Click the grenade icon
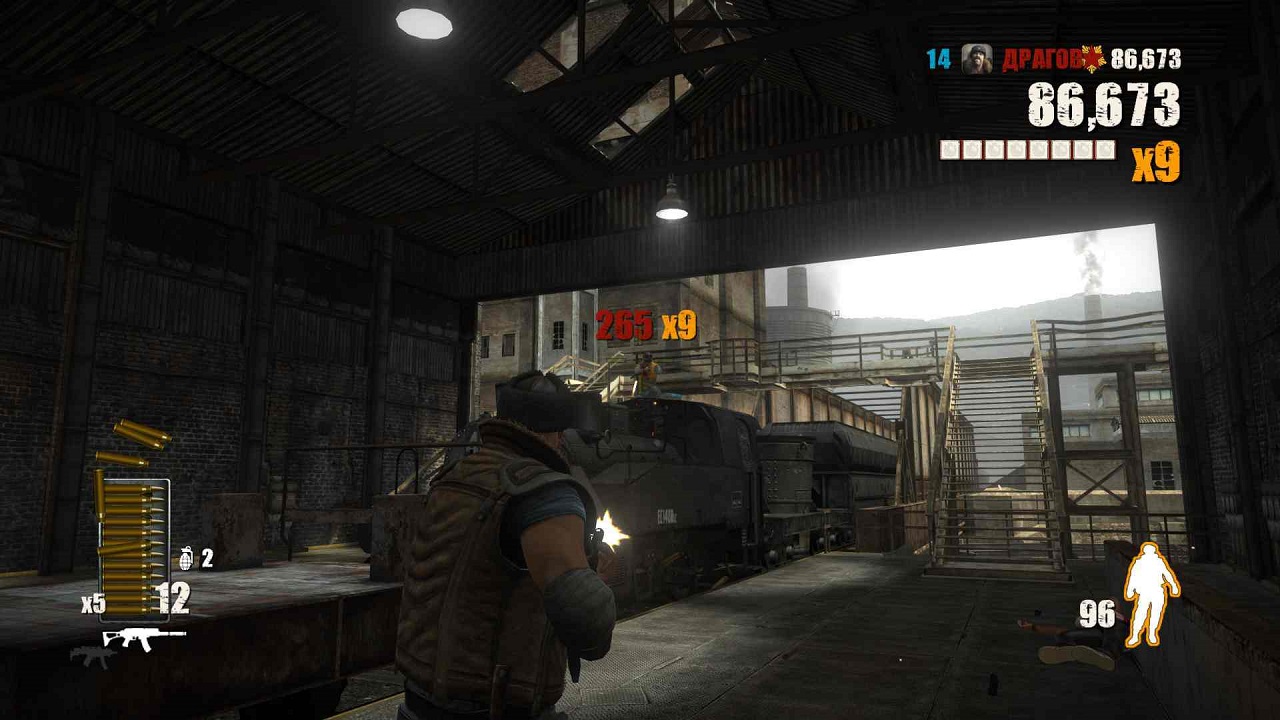 [x=187, y=558]
